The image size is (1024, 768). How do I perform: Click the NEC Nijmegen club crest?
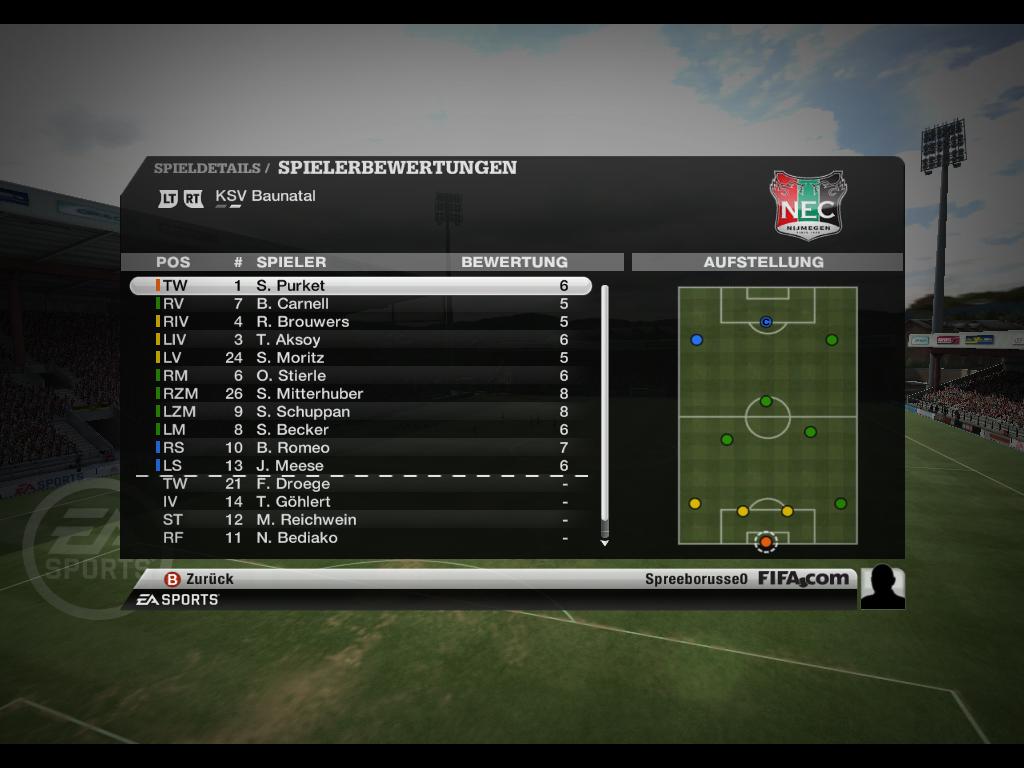tap(807, 205)
